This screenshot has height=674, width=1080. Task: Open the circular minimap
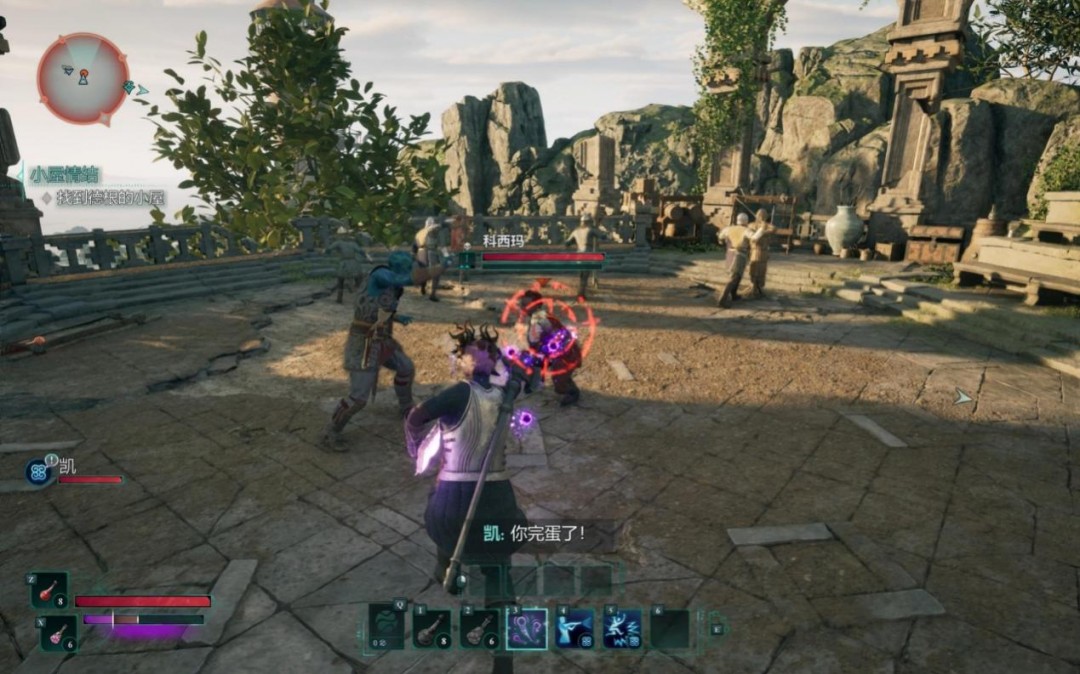click(x=83, y=78)
